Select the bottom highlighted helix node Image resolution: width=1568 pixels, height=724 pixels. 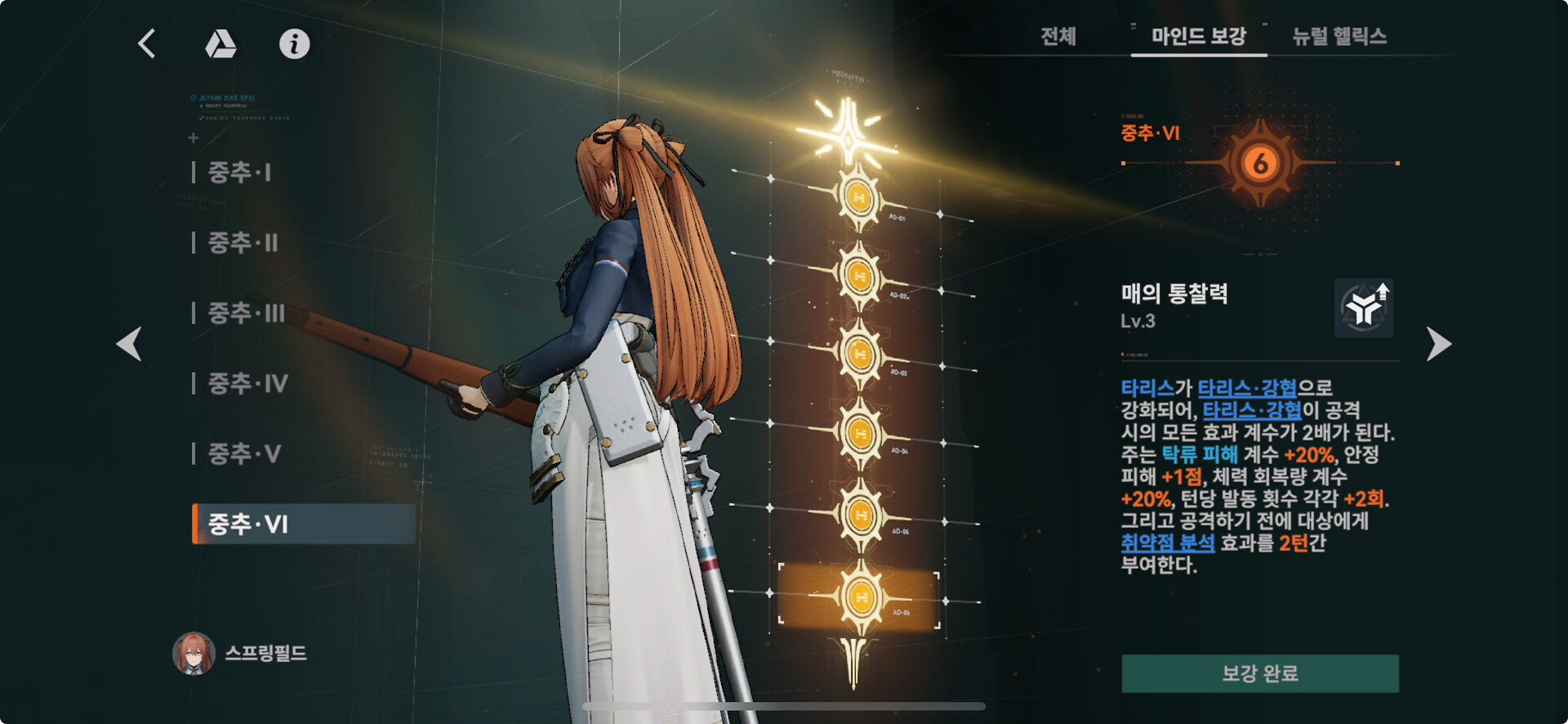click(859, 598)
